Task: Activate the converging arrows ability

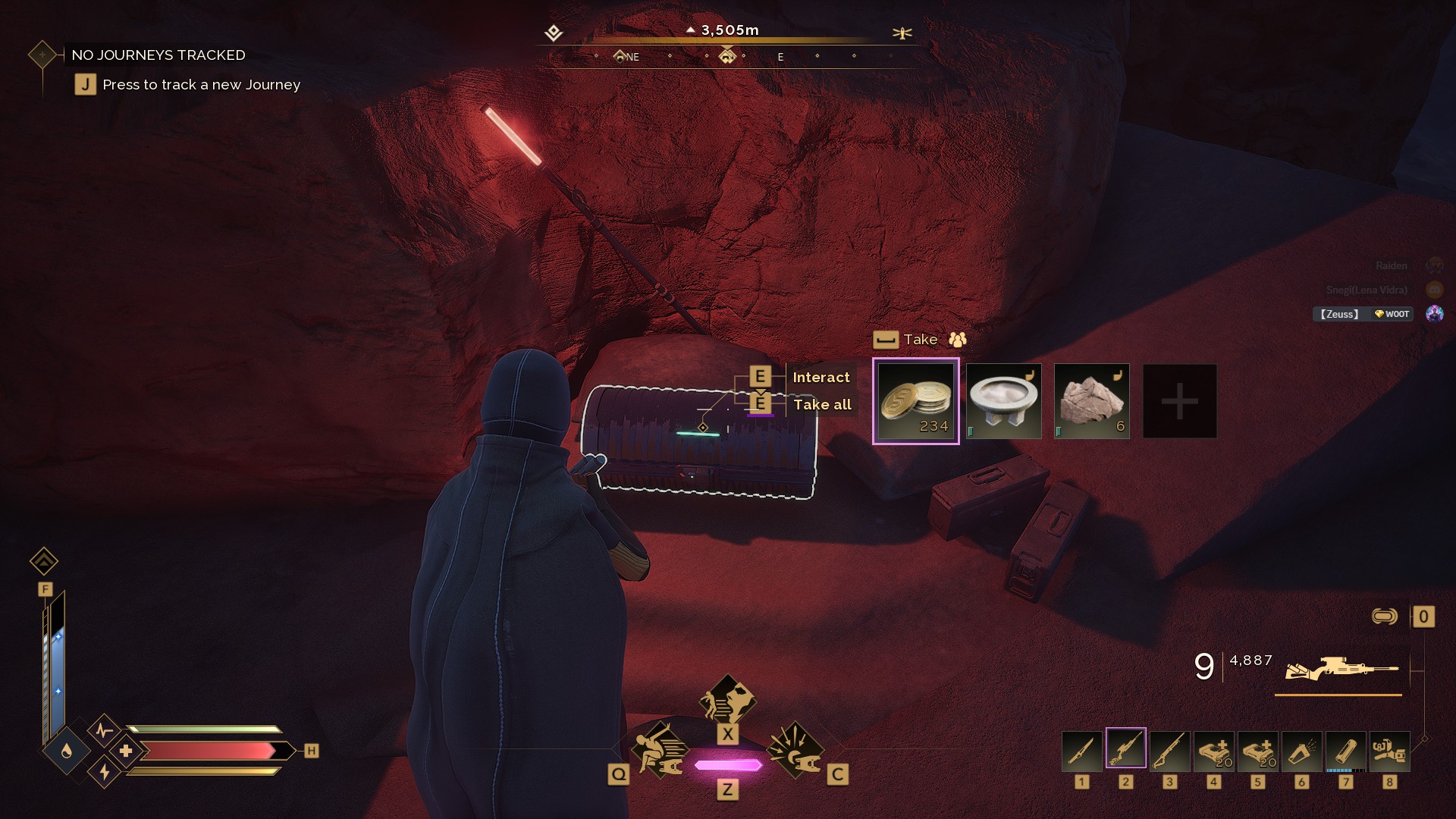Action: (x=795, y=751)
